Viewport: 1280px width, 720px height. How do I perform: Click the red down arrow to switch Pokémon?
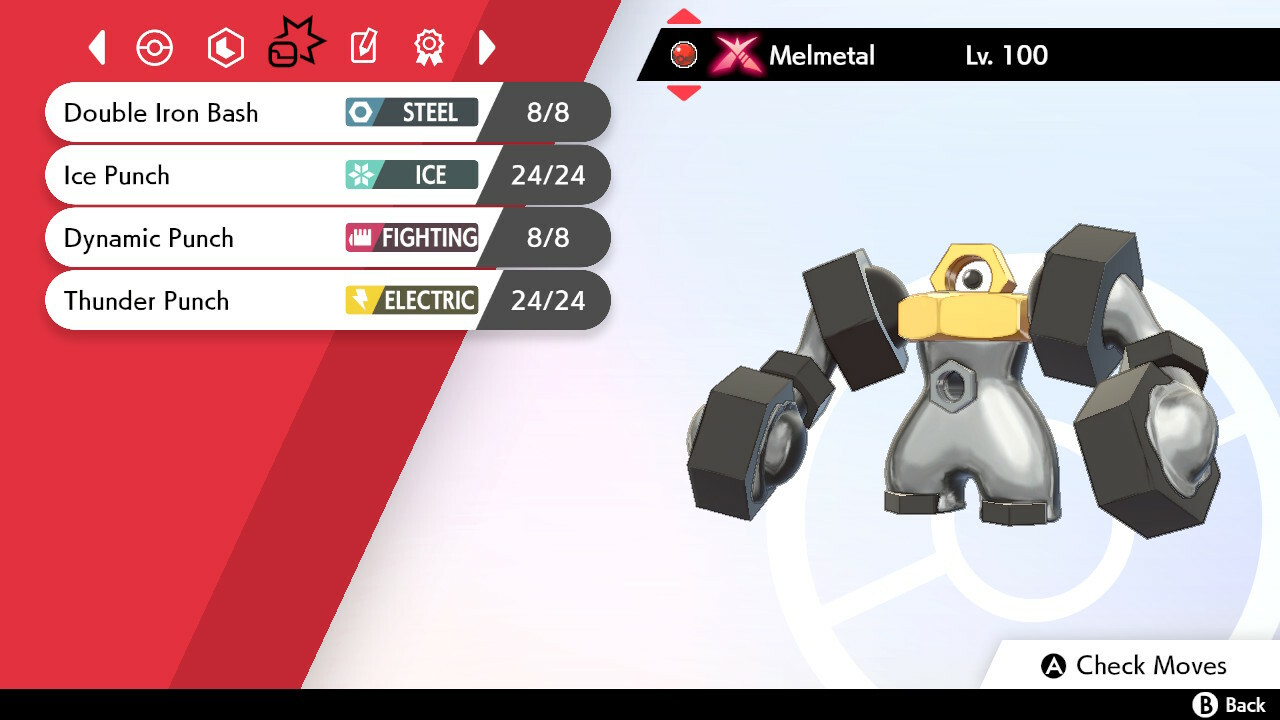[x=683, y=92]
